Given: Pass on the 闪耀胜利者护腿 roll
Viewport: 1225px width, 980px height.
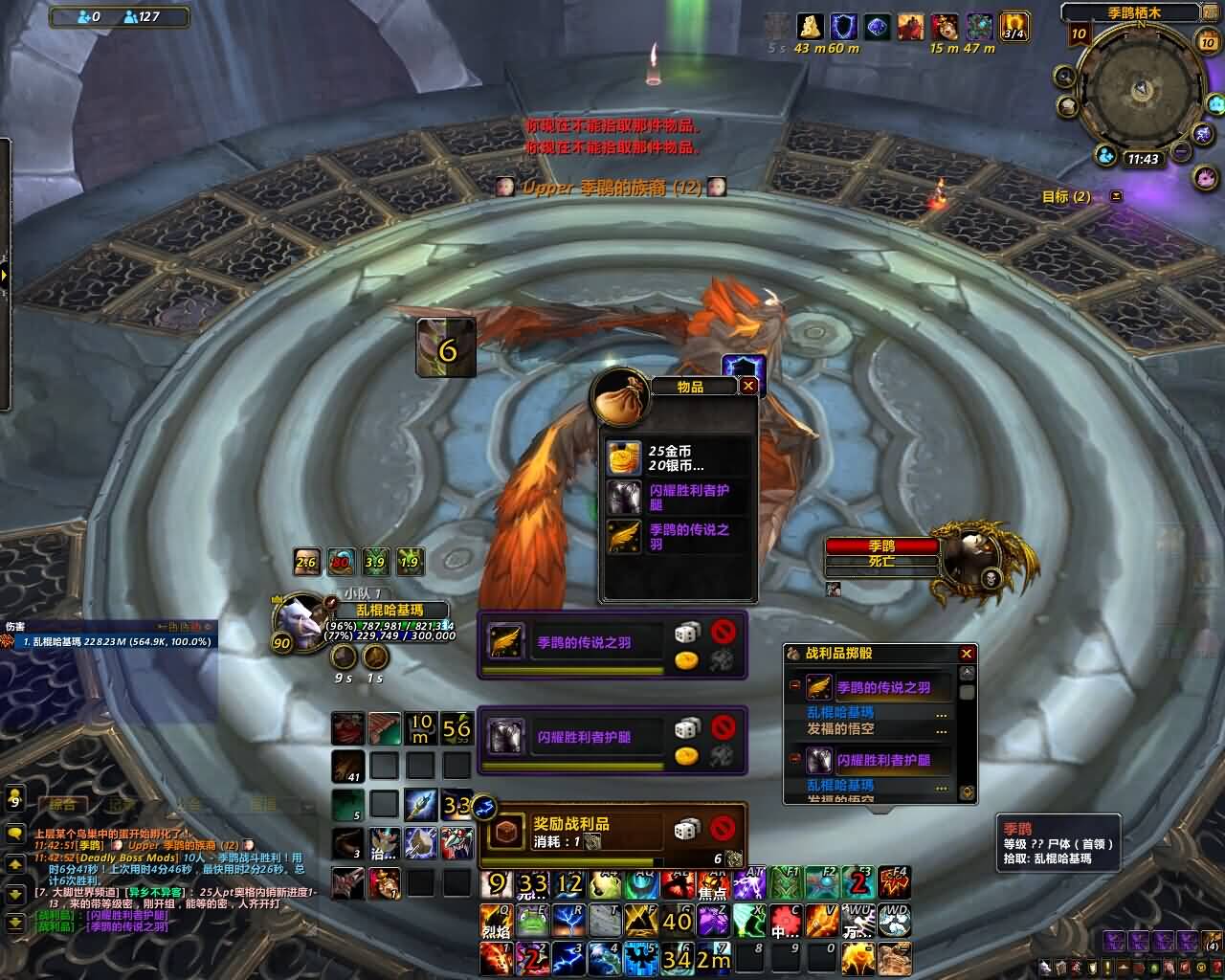Looking at the screenshot, I should click(724, 726).
